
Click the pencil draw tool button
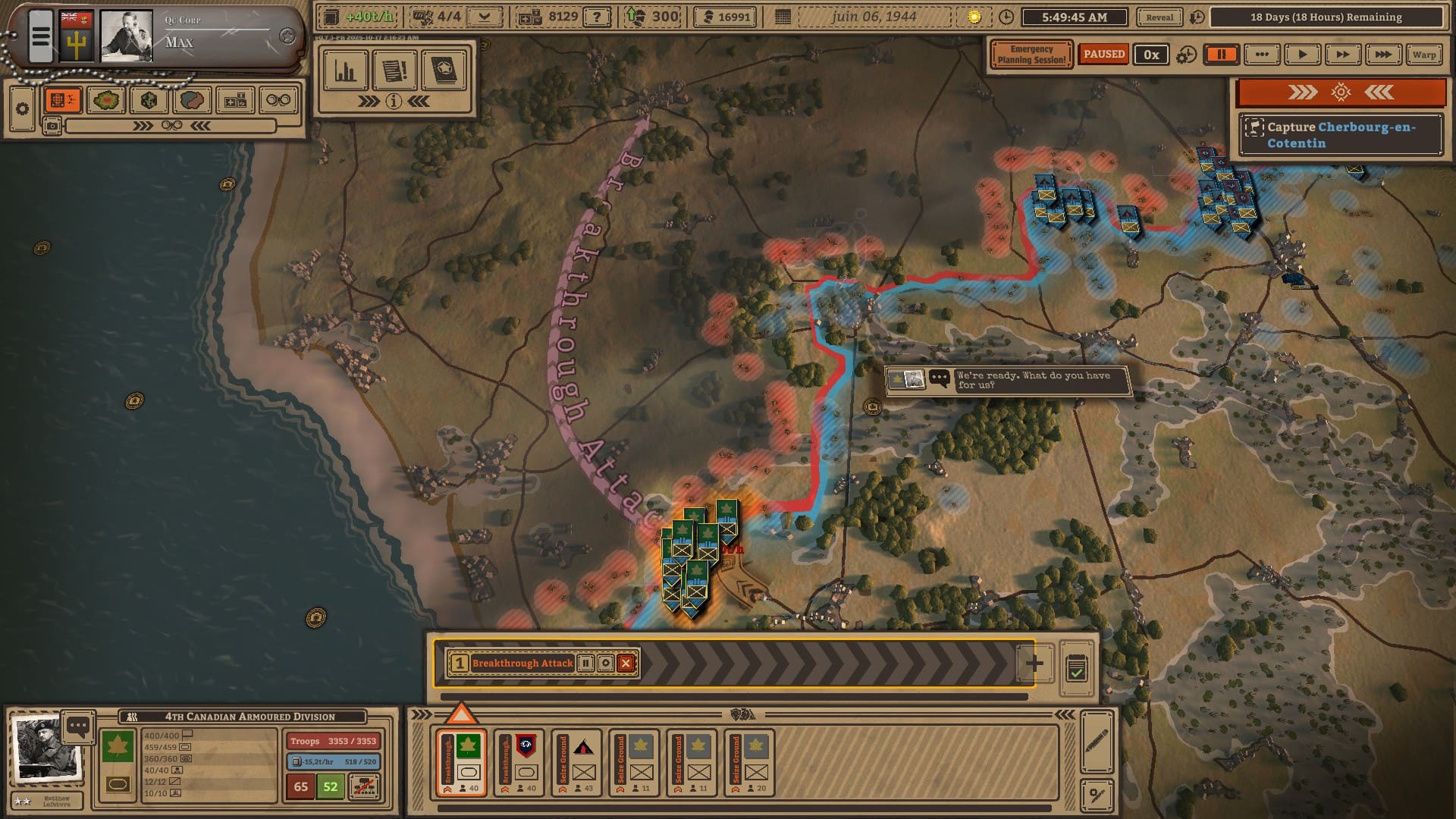click(x=1097, y=742)
